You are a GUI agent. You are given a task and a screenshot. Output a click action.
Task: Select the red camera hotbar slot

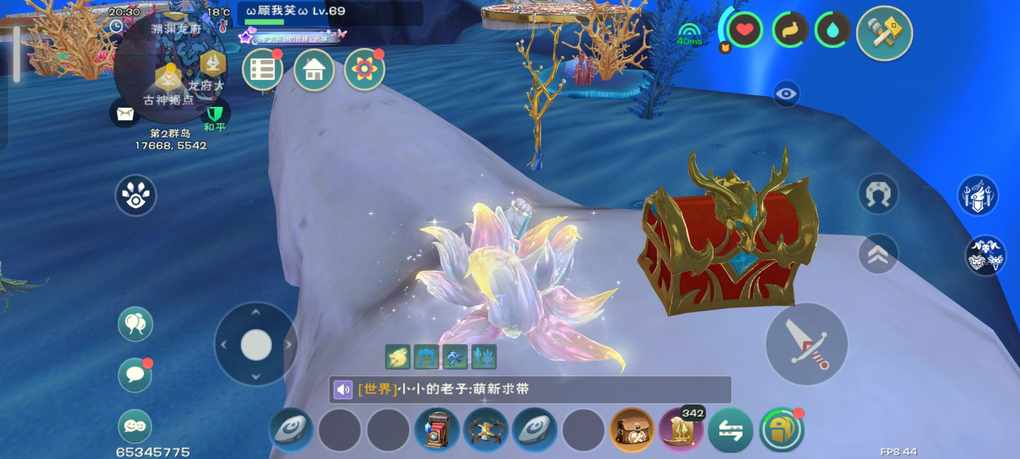coord(438,431)
